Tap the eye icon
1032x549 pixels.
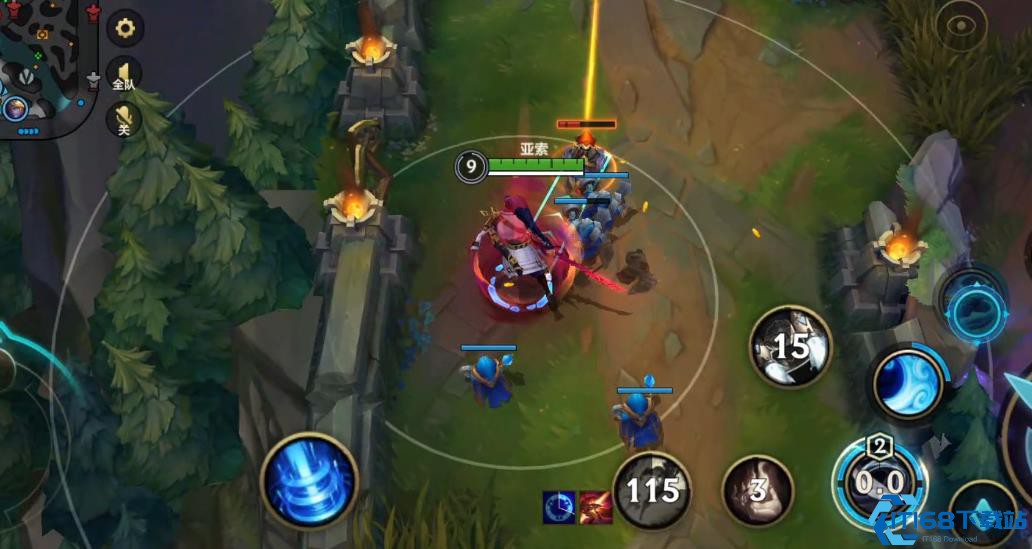960,27
